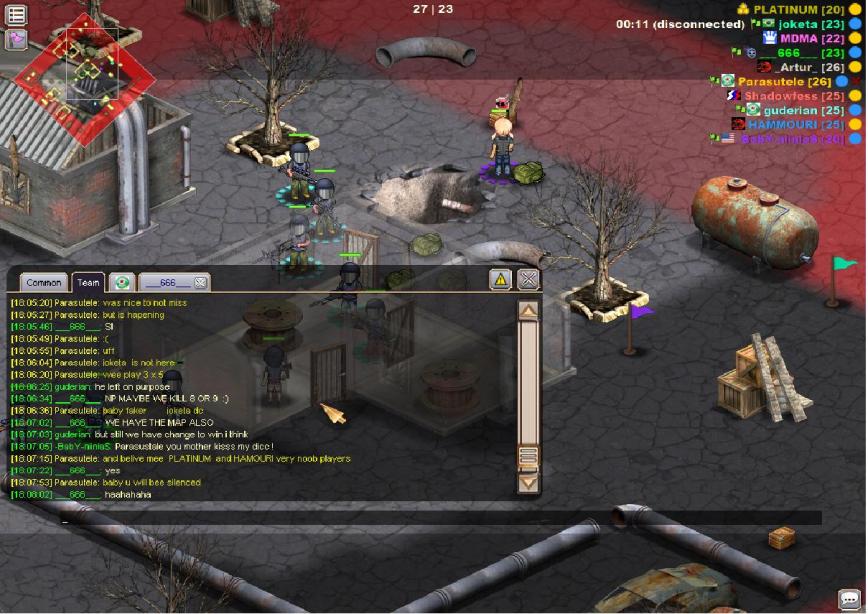Switch to the ___666___ private chat tab

pyautogui.click(x=166, y=283)
